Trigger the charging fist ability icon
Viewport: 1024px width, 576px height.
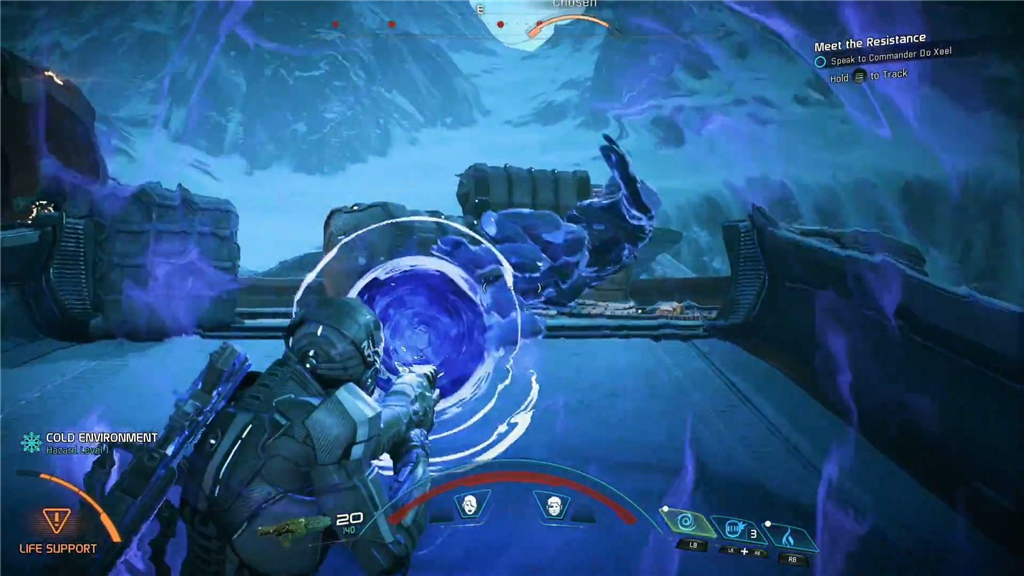(x=735, y=527)
